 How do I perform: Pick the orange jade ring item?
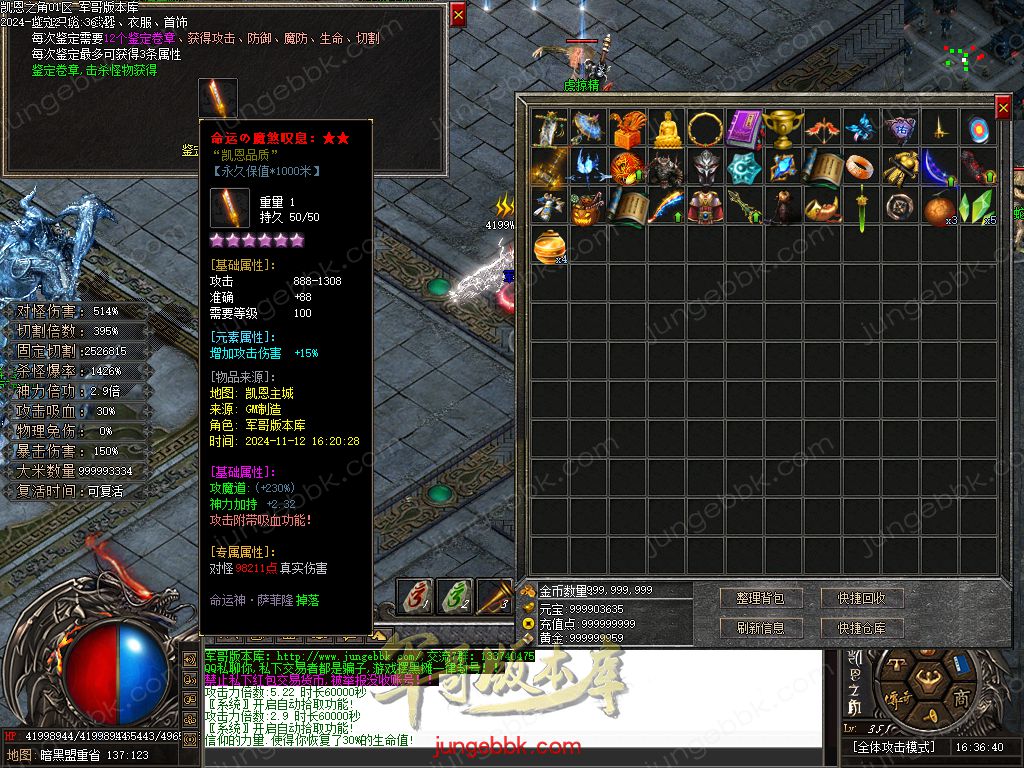pyautogui.click(x=861, y=167)
